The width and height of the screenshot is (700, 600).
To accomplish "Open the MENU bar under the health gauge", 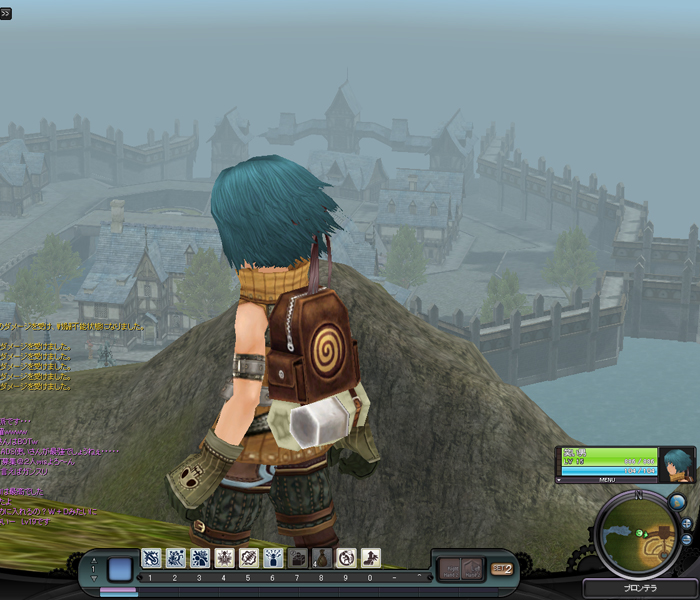I will coord(607,480).
